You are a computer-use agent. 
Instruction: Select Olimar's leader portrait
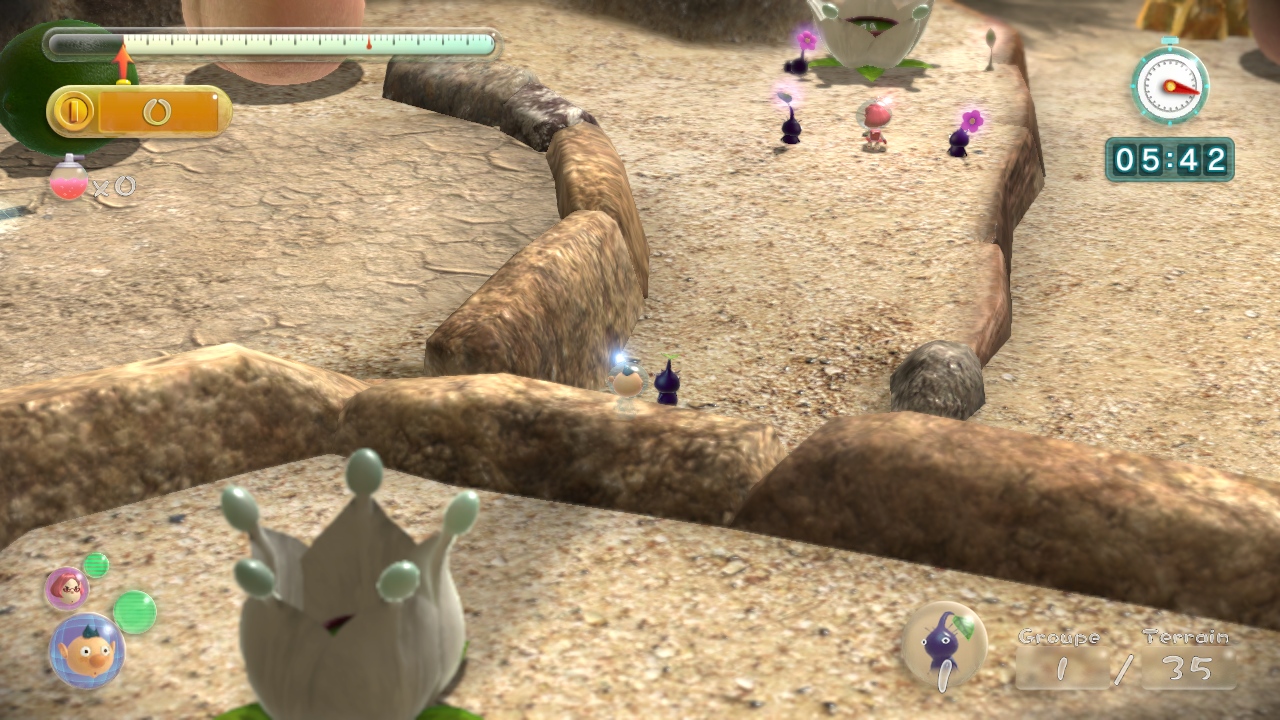click(87, 651)
